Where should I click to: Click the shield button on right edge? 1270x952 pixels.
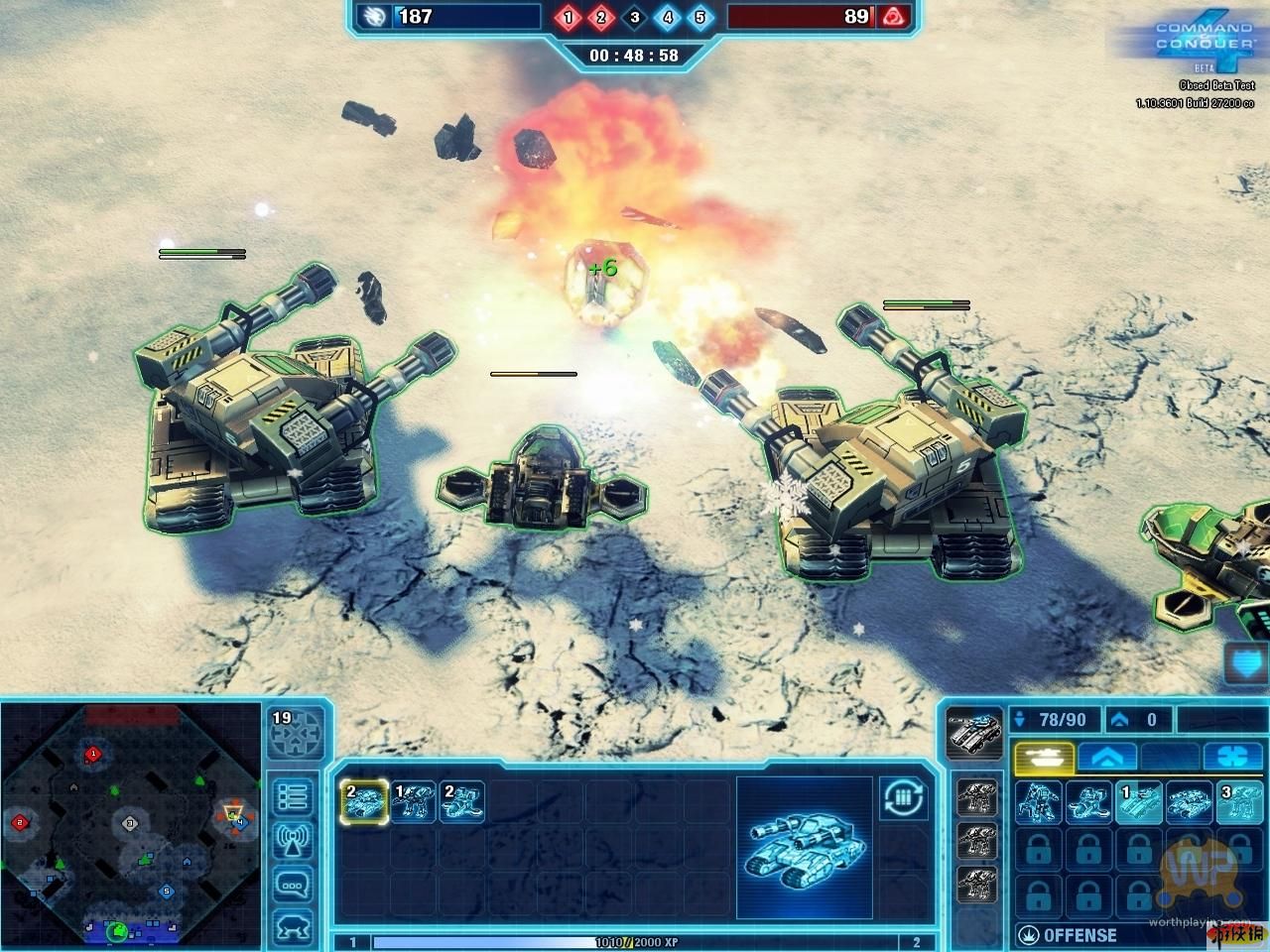[1248, 663]
